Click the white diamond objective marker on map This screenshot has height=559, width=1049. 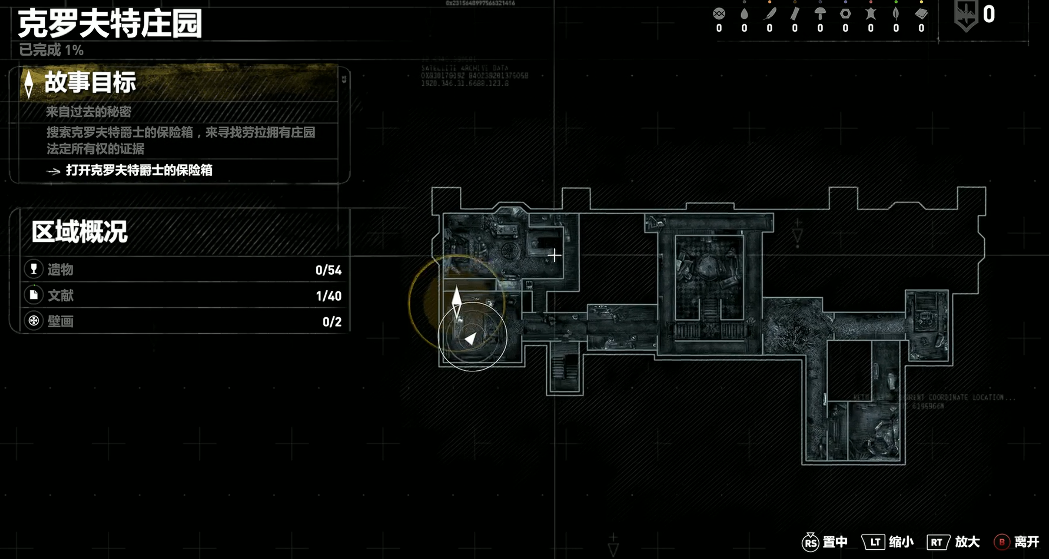pos(457,300)
